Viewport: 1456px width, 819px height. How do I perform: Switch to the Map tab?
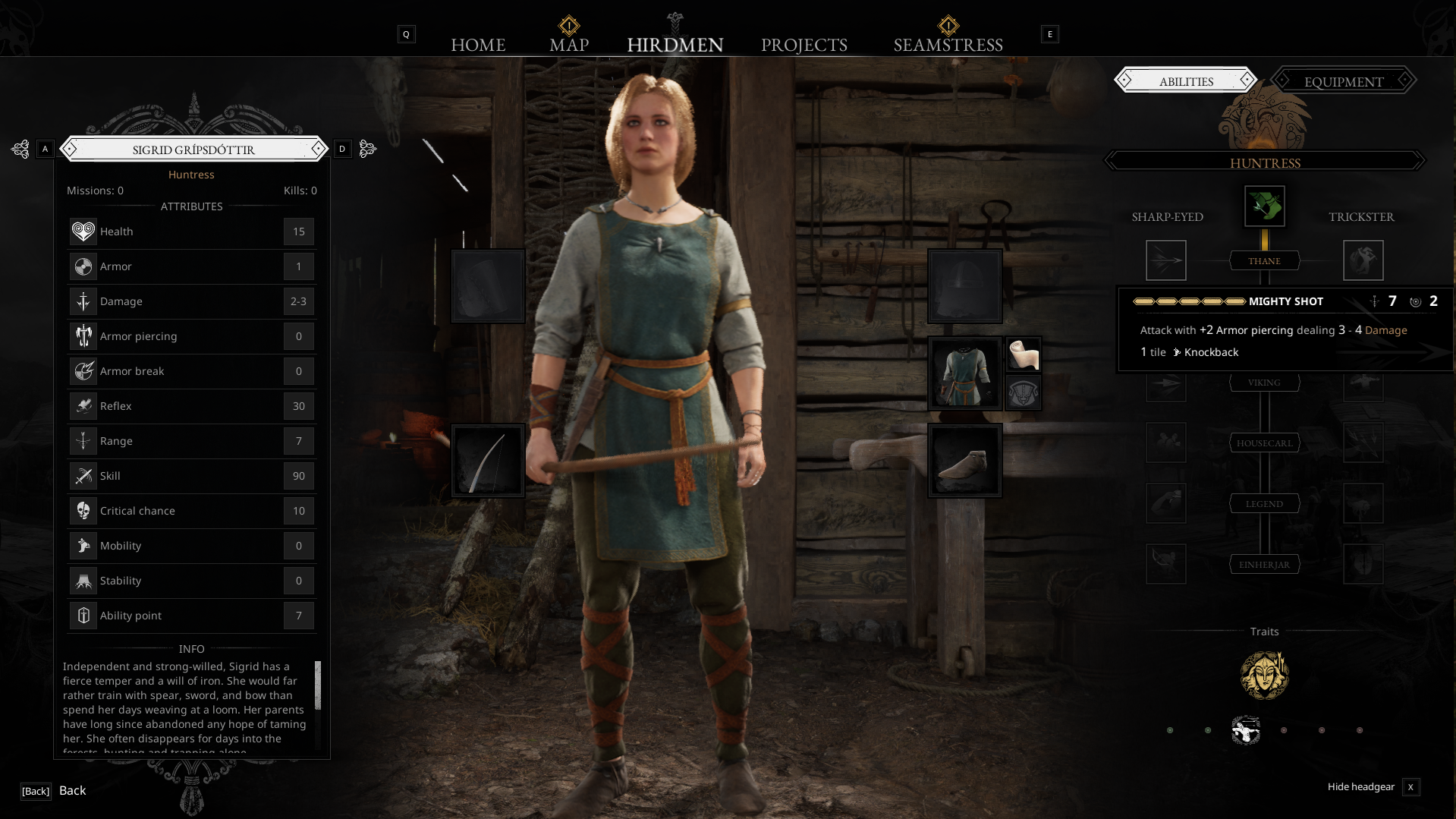pos(569,45)
